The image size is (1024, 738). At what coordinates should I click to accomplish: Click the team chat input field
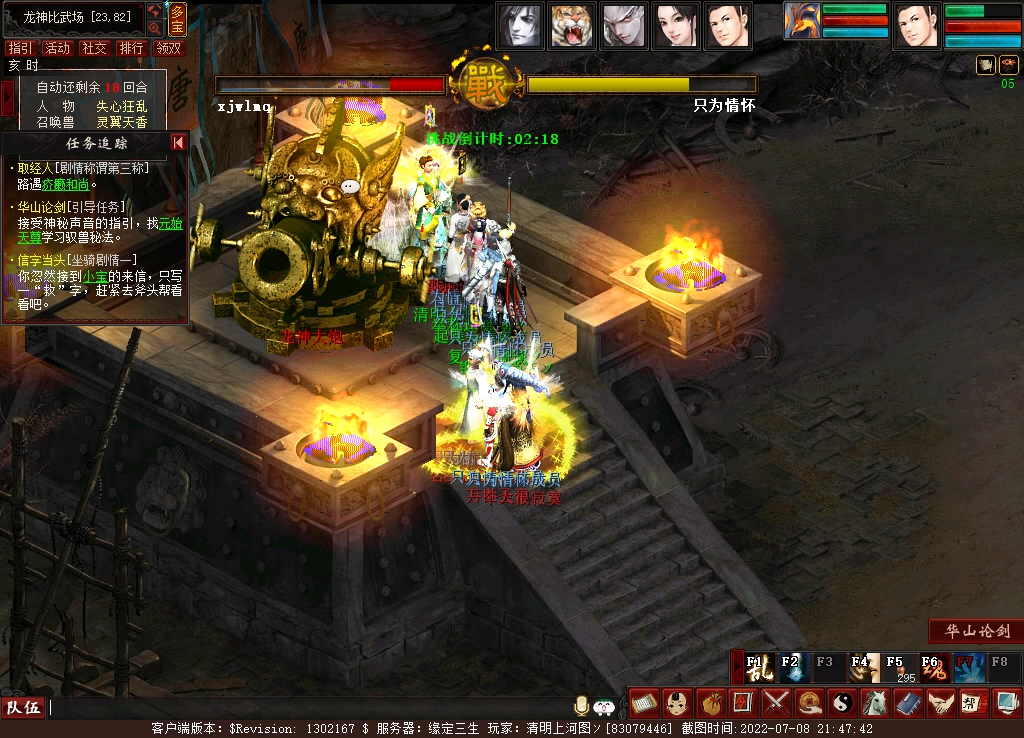(300, 707)
